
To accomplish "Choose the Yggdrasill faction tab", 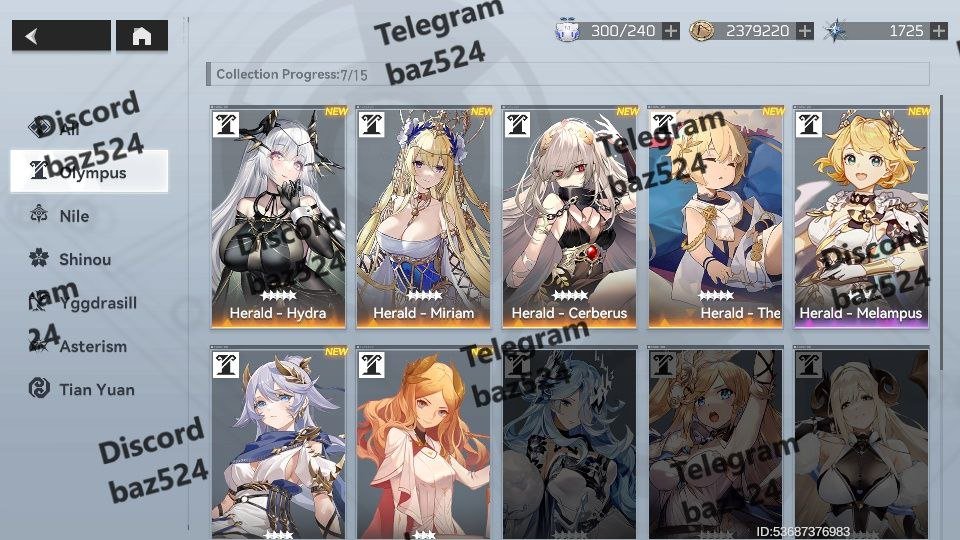I will 96,302.
